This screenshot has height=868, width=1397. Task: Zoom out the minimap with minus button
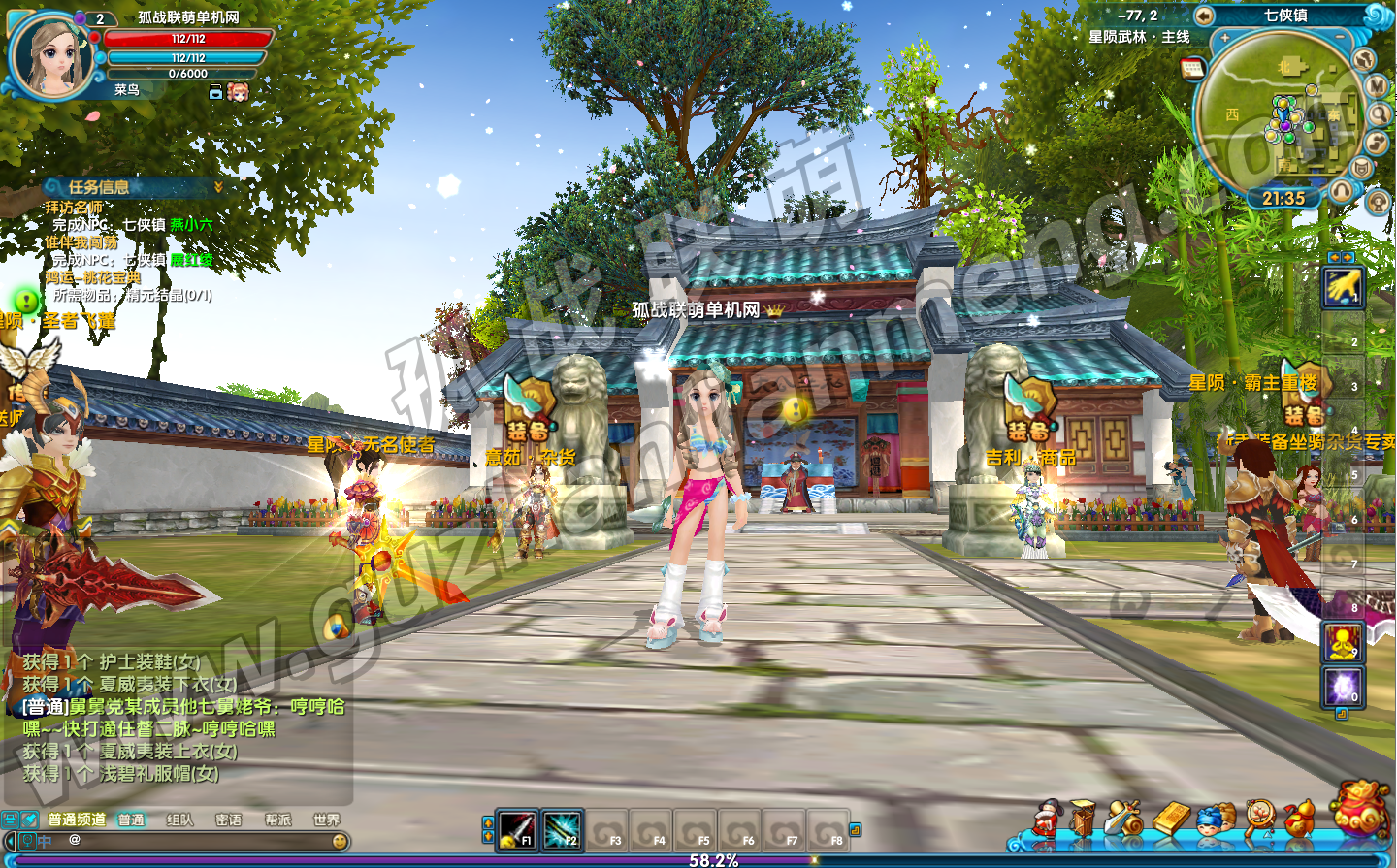[x=1340, y=38]
